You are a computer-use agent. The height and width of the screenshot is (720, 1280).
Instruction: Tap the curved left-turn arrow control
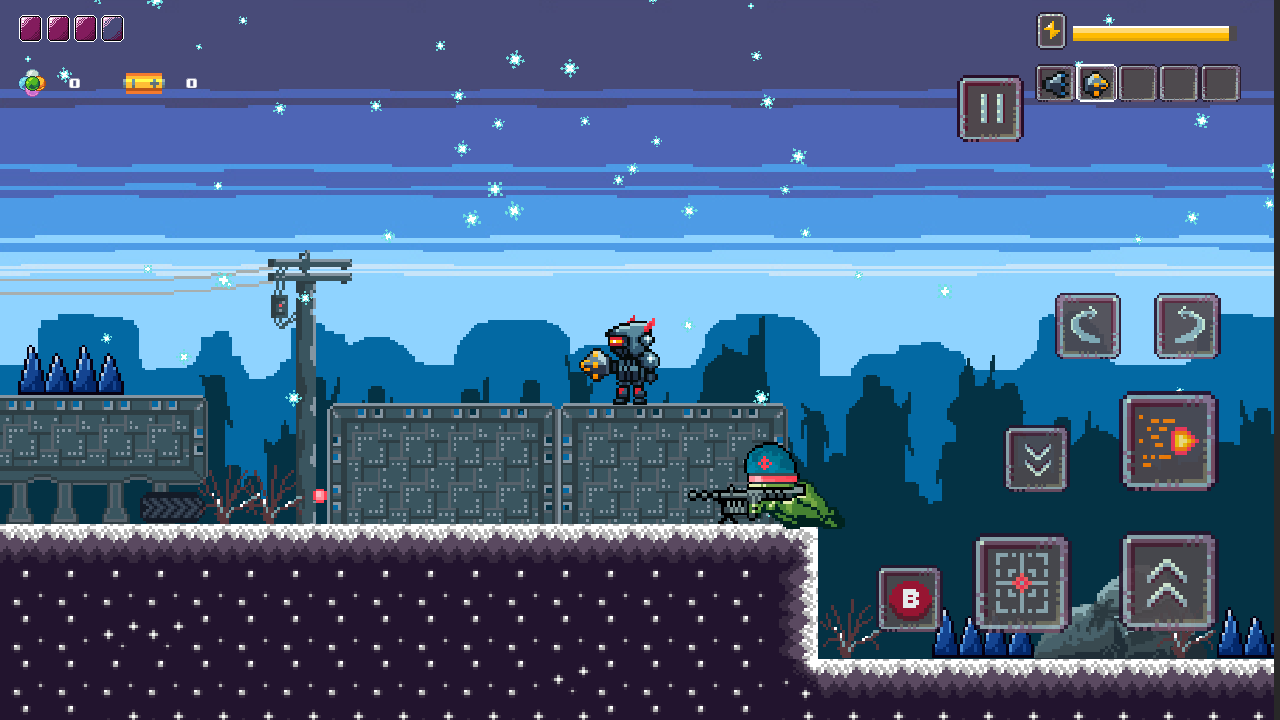pos(1087,327)
